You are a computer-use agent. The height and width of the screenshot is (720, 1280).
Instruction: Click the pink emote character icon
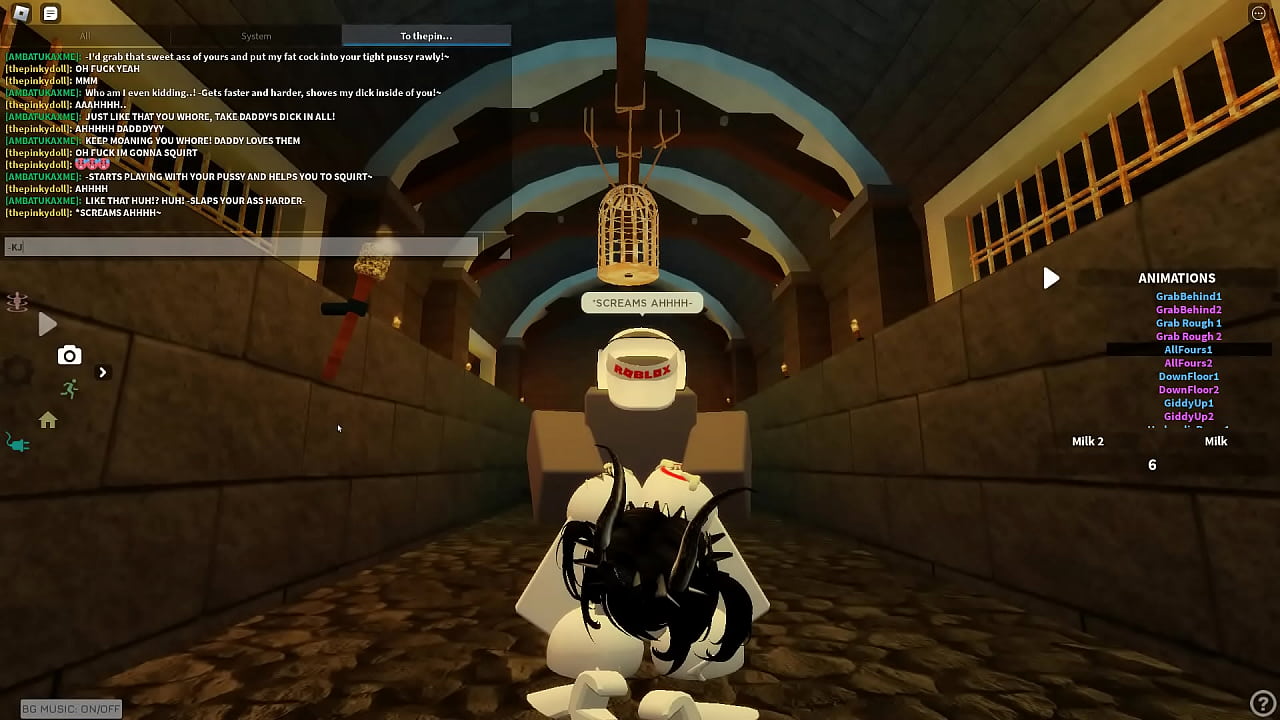pyautogui.click(x=16, y=302)
